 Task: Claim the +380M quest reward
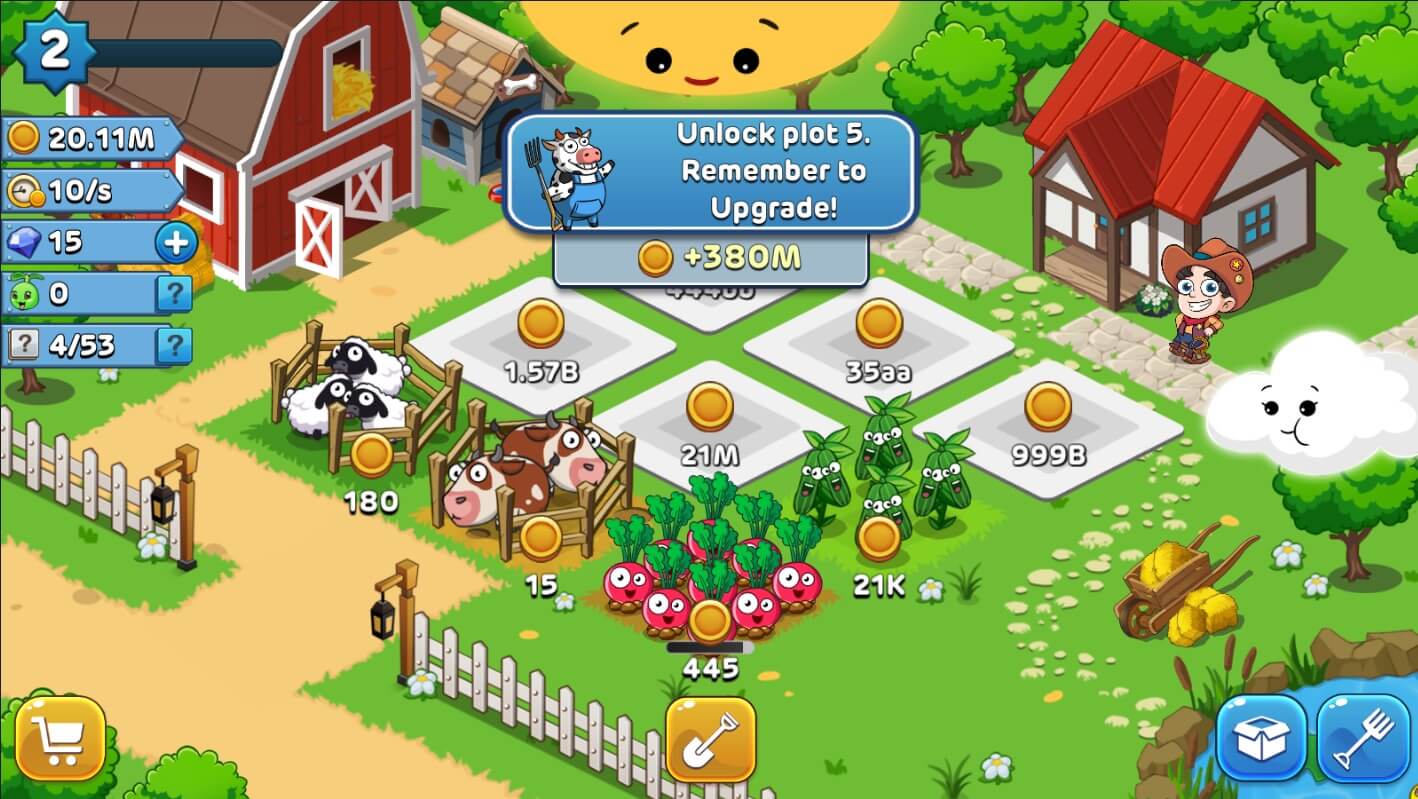(x=710, y=259)
